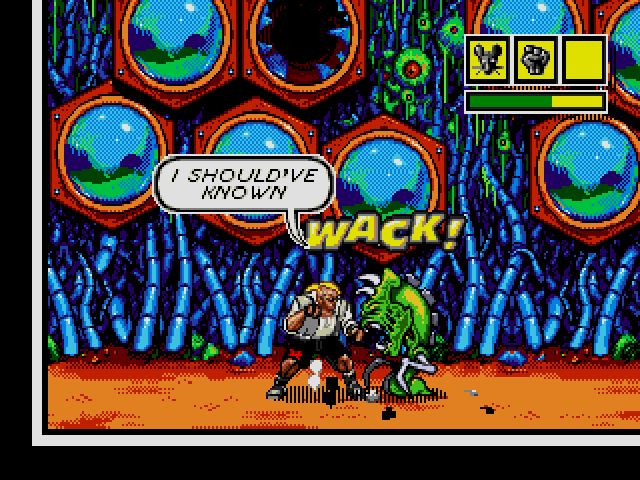
Task: Select the empty yellow inventory slot
Action: [584, 61]
